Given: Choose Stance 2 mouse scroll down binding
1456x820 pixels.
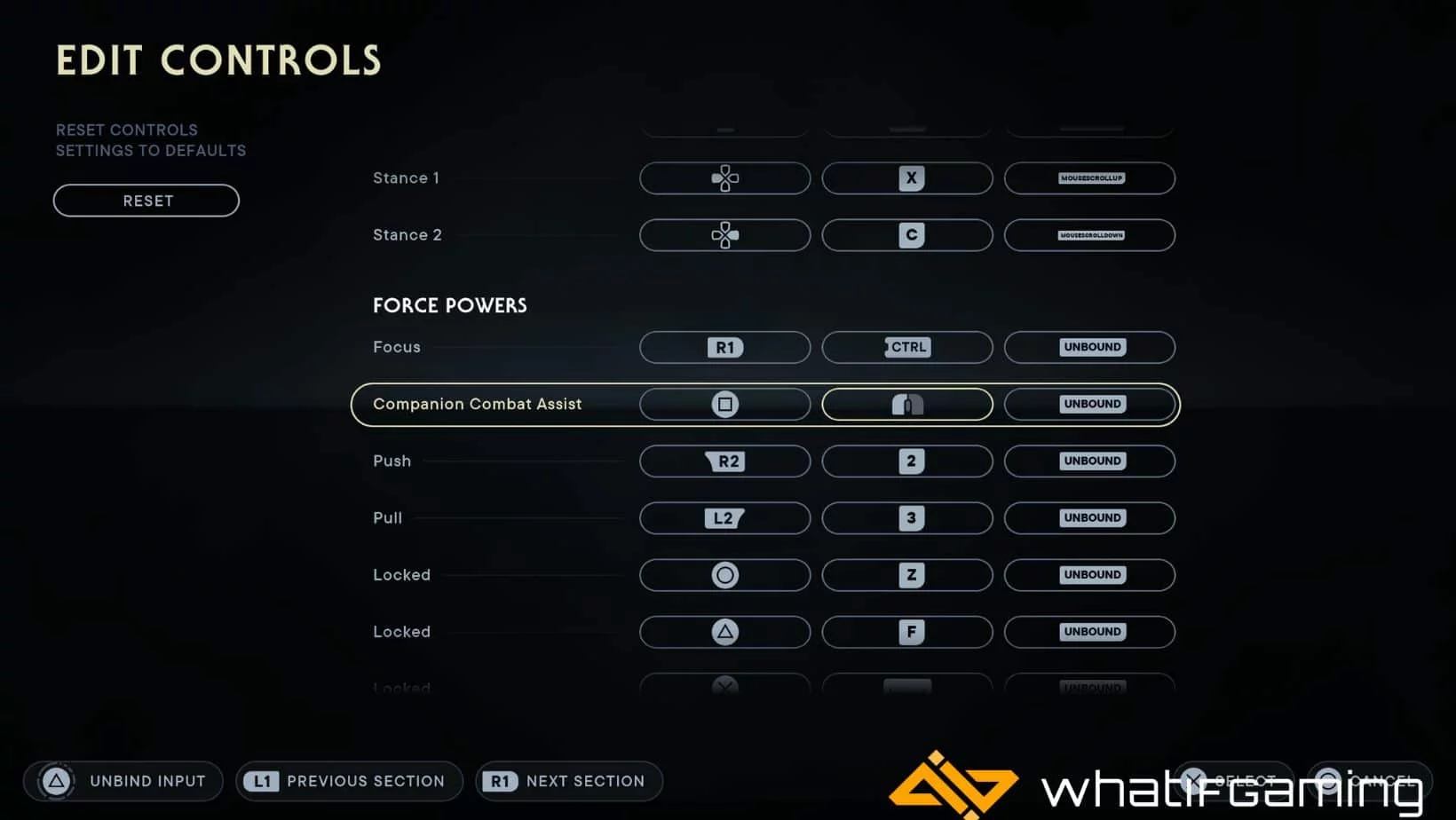Looking at the screenshot, I should [x=1089, y=235].
